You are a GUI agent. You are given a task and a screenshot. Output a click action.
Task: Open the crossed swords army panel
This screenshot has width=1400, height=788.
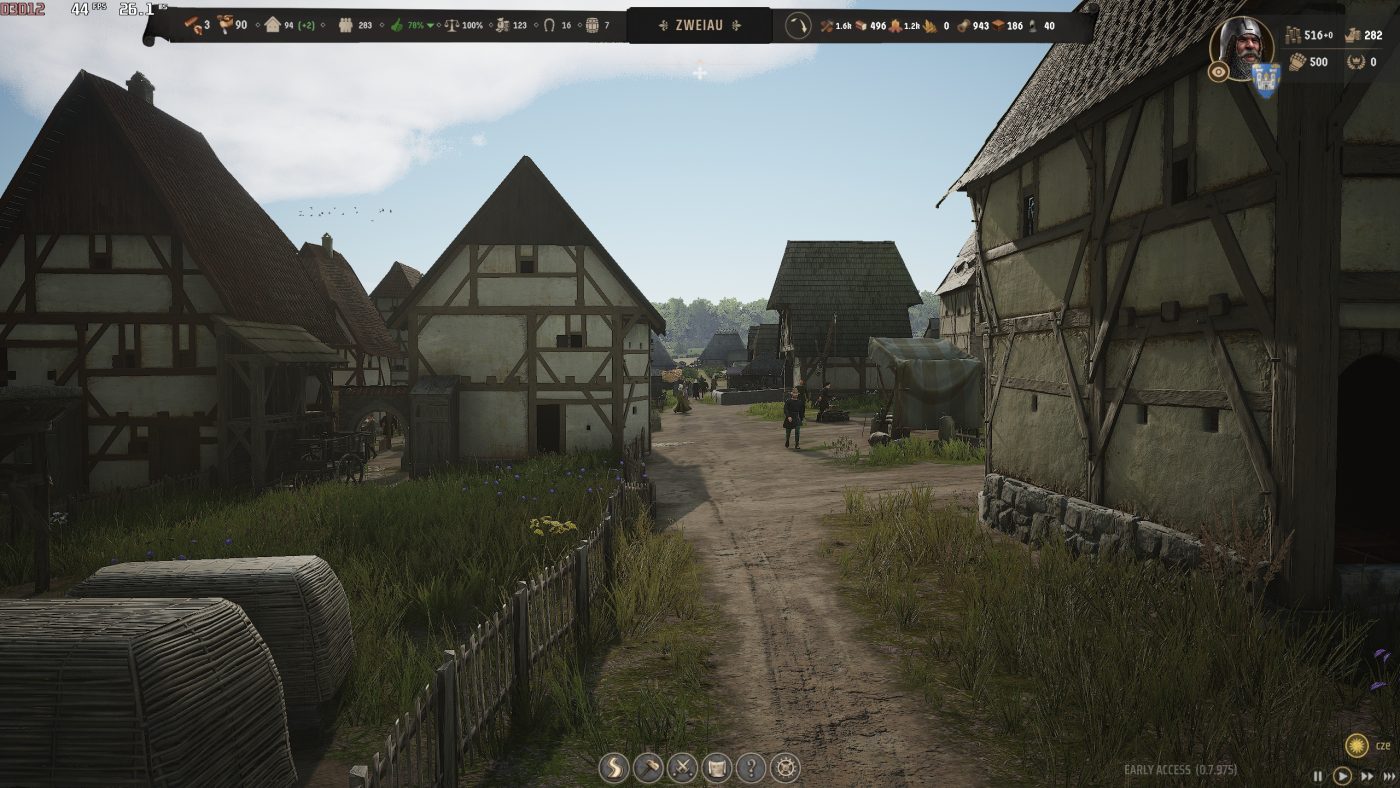682,768
